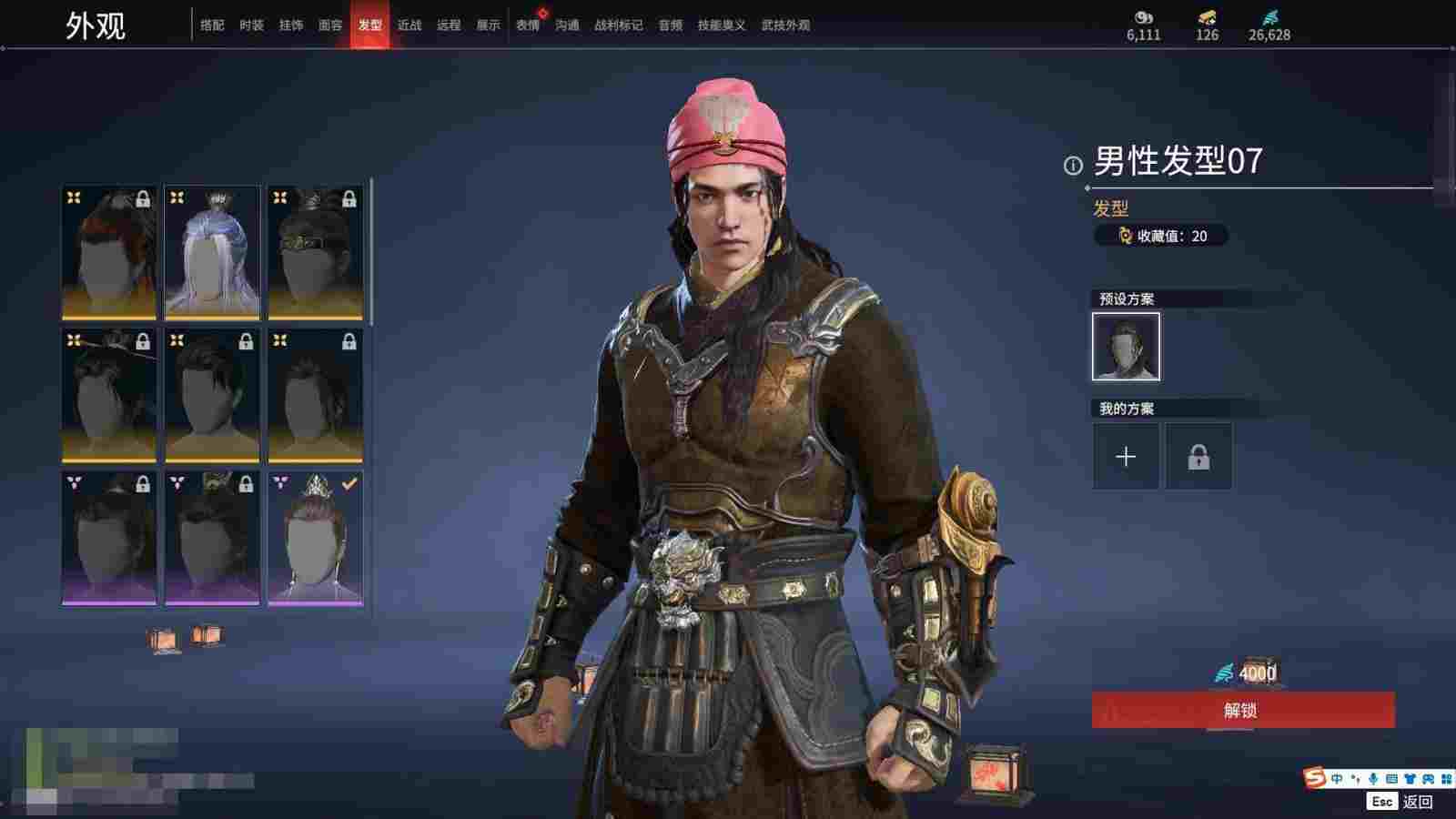1456x819 pixels.
Task: Choose the hairstyle with gold headband
Action: click(315, 253)
